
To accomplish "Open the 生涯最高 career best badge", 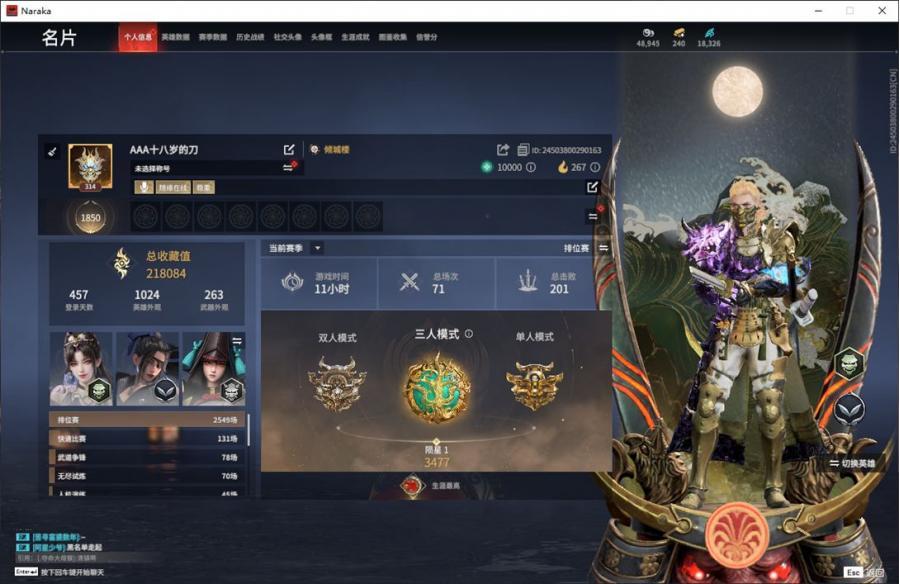I will click(x=412, y=486).
